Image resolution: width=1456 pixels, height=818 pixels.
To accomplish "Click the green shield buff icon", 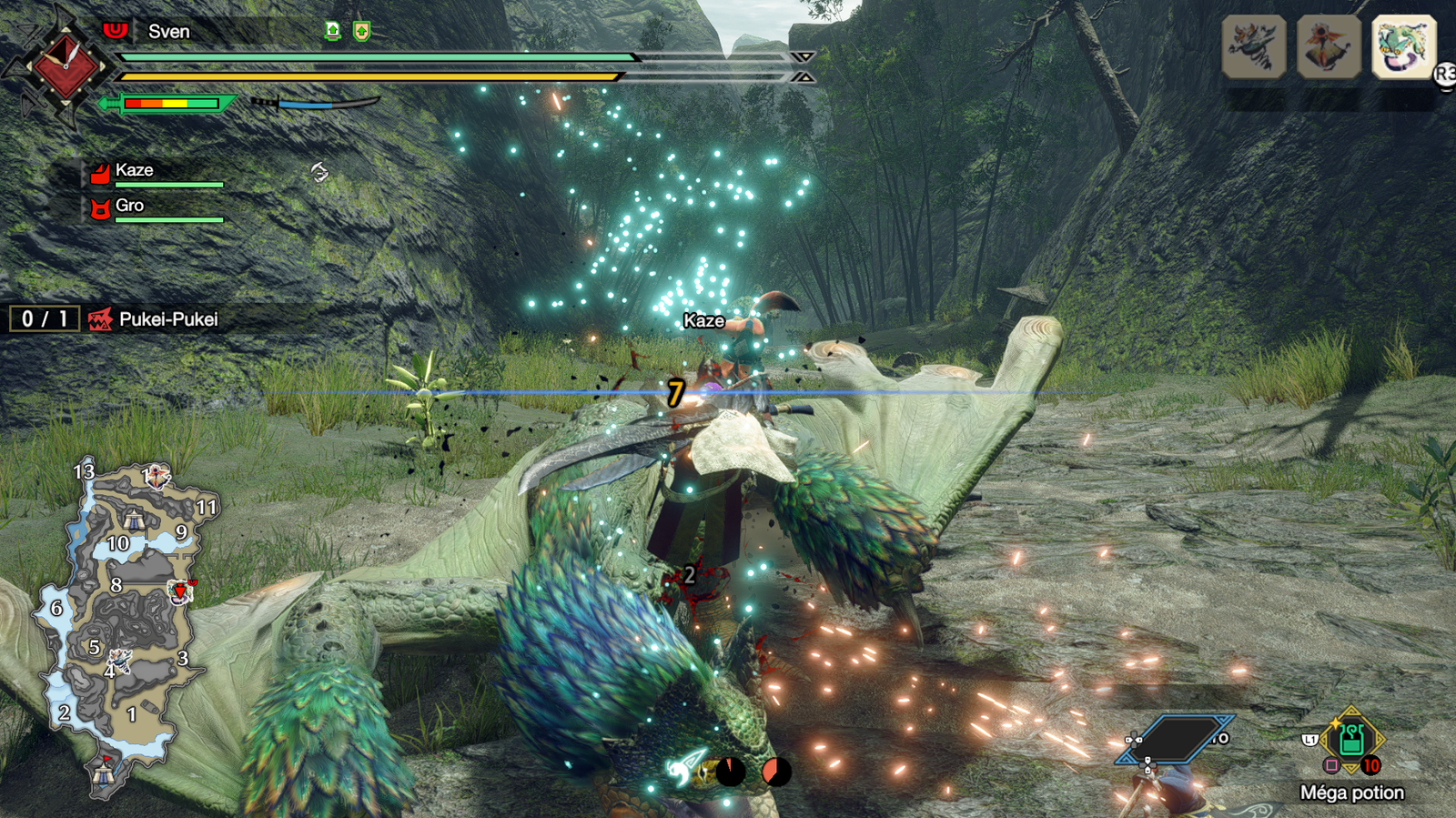I will pos(361,32).
